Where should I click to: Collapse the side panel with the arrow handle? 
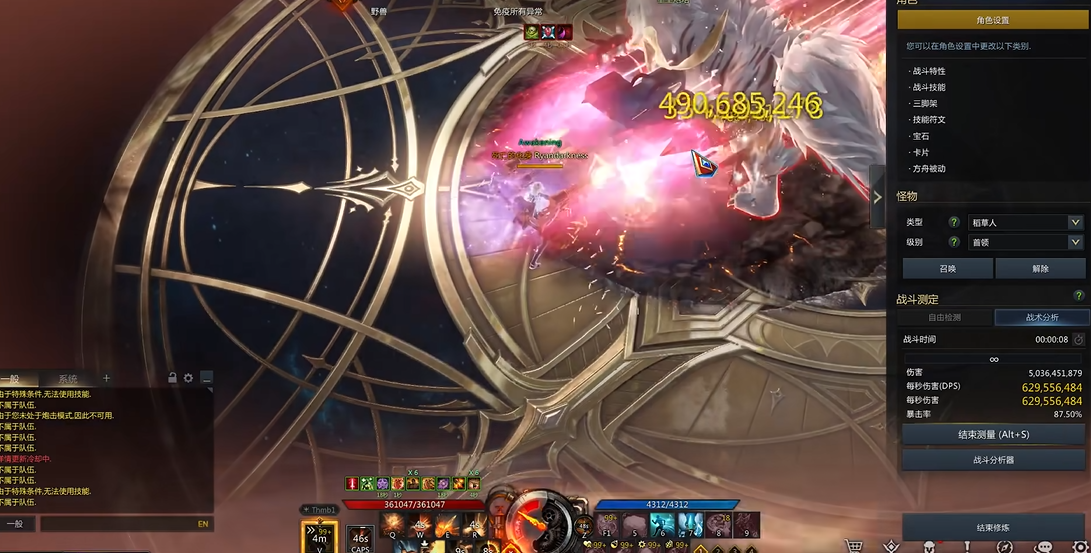pyautogui.click(x=877, y=197)
